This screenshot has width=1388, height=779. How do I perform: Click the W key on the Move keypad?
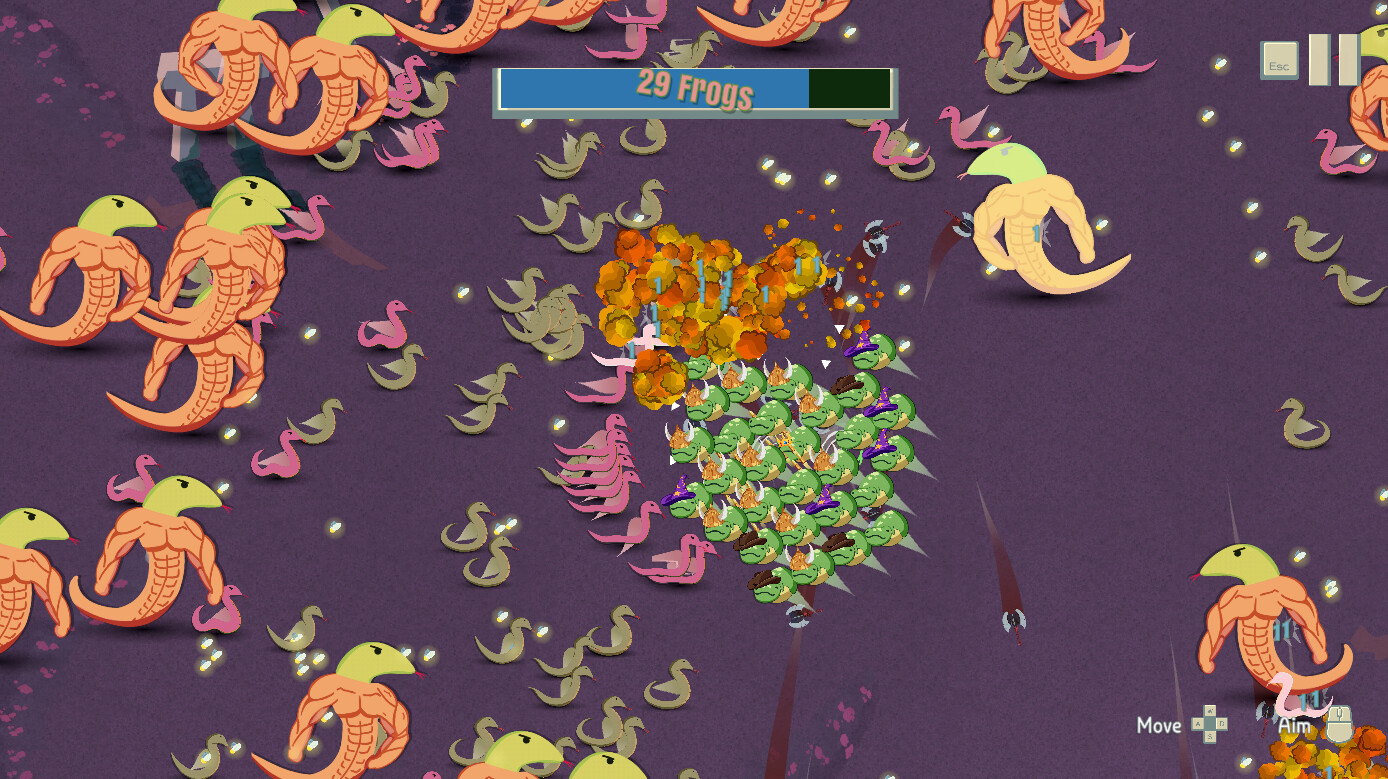point(1210,711)
